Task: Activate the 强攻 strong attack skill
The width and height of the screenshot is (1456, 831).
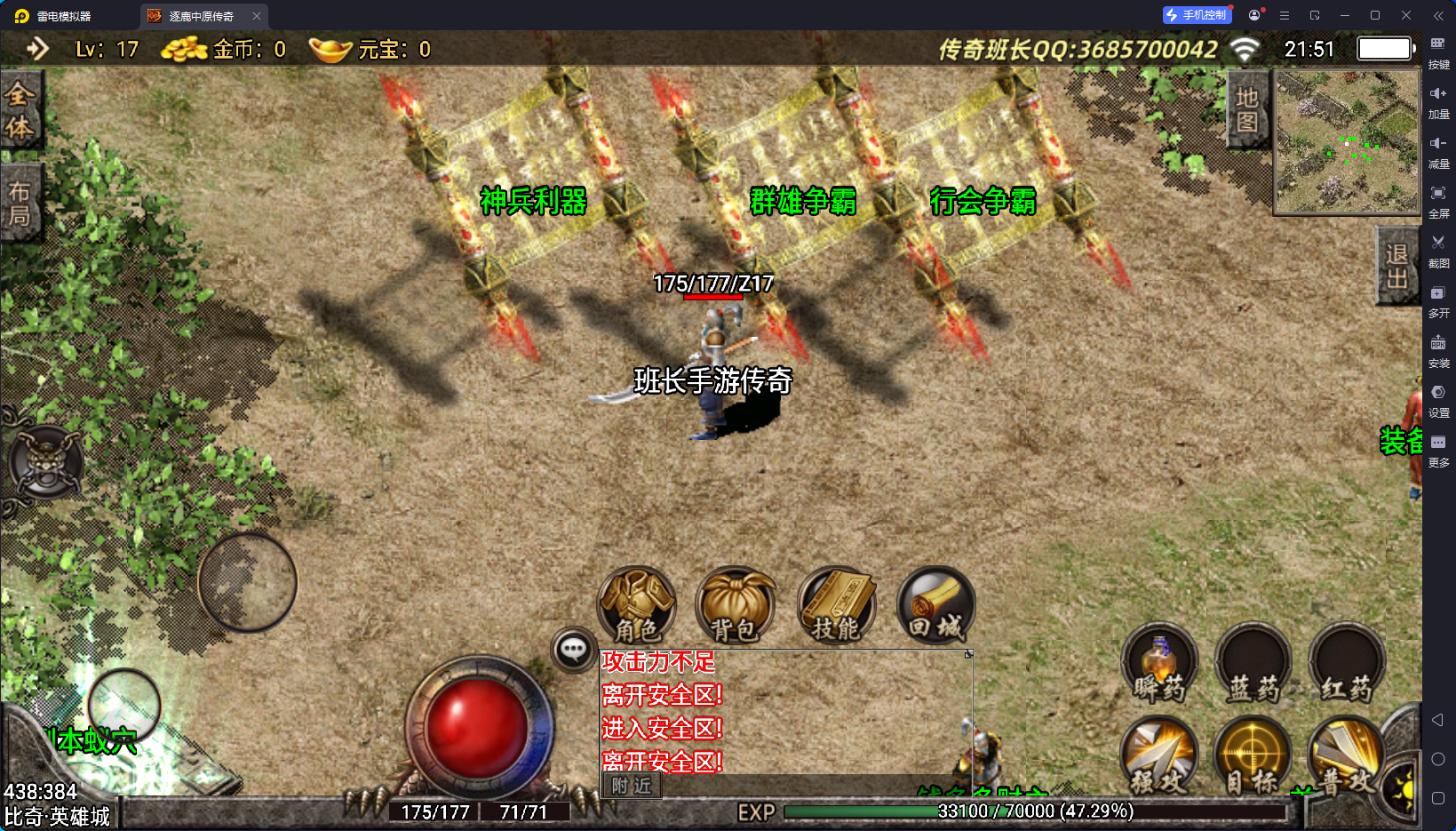Action: 1158,755
